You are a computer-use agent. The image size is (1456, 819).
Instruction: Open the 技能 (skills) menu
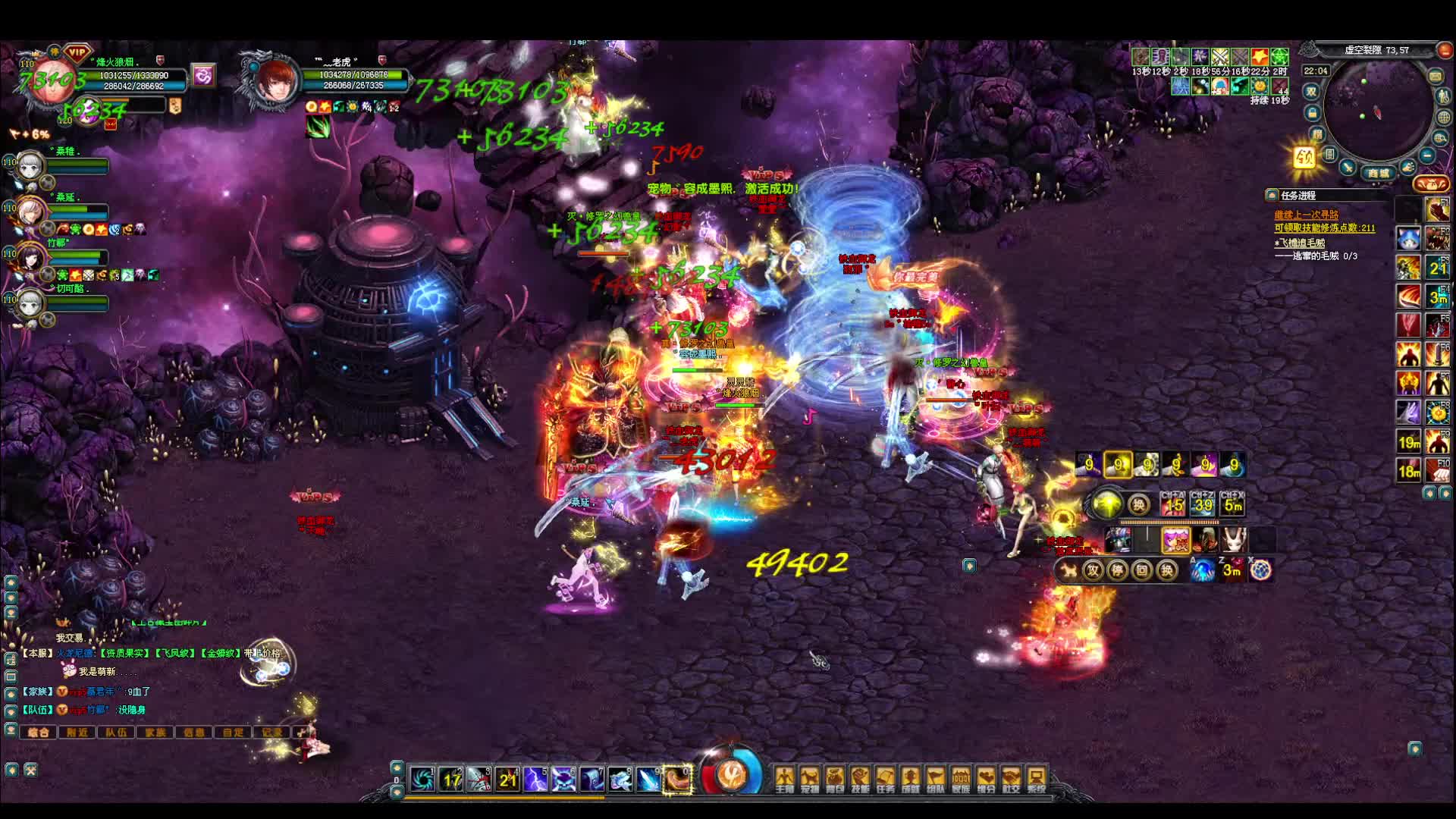860,779
